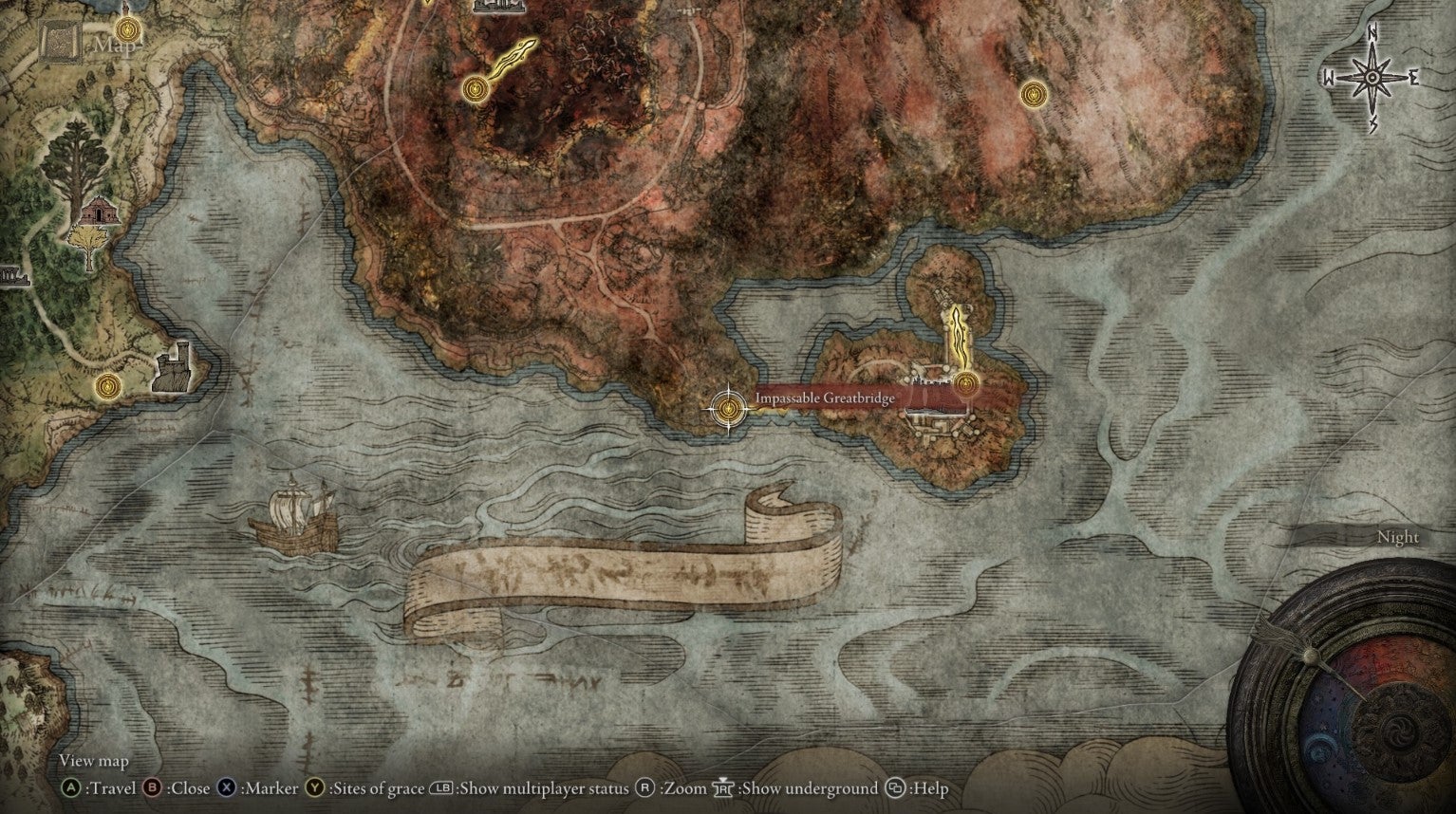Show multiplayer status with LB

[x=439, y=788]
